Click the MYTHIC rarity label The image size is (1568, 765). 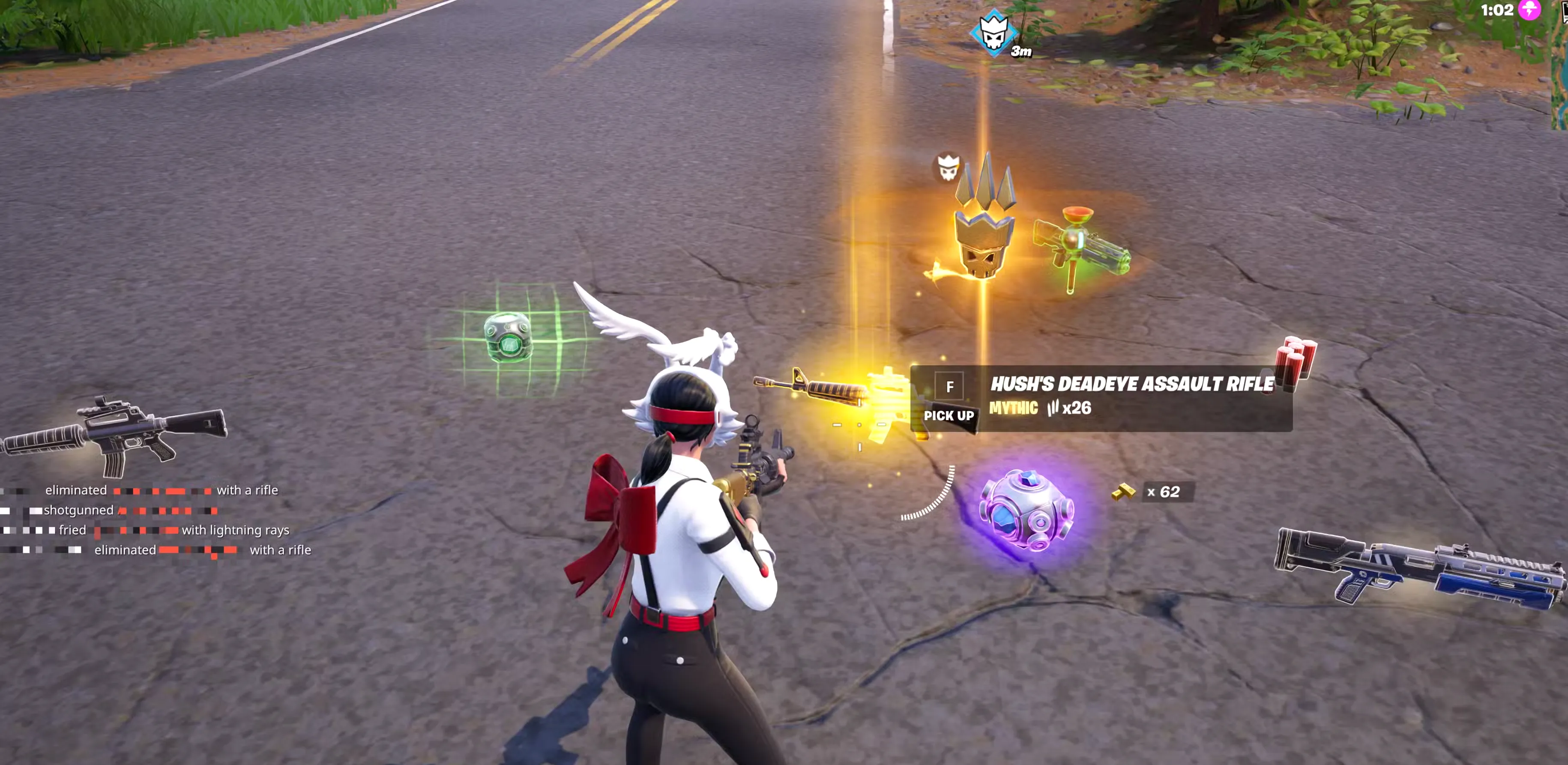tap(1014, 408)
